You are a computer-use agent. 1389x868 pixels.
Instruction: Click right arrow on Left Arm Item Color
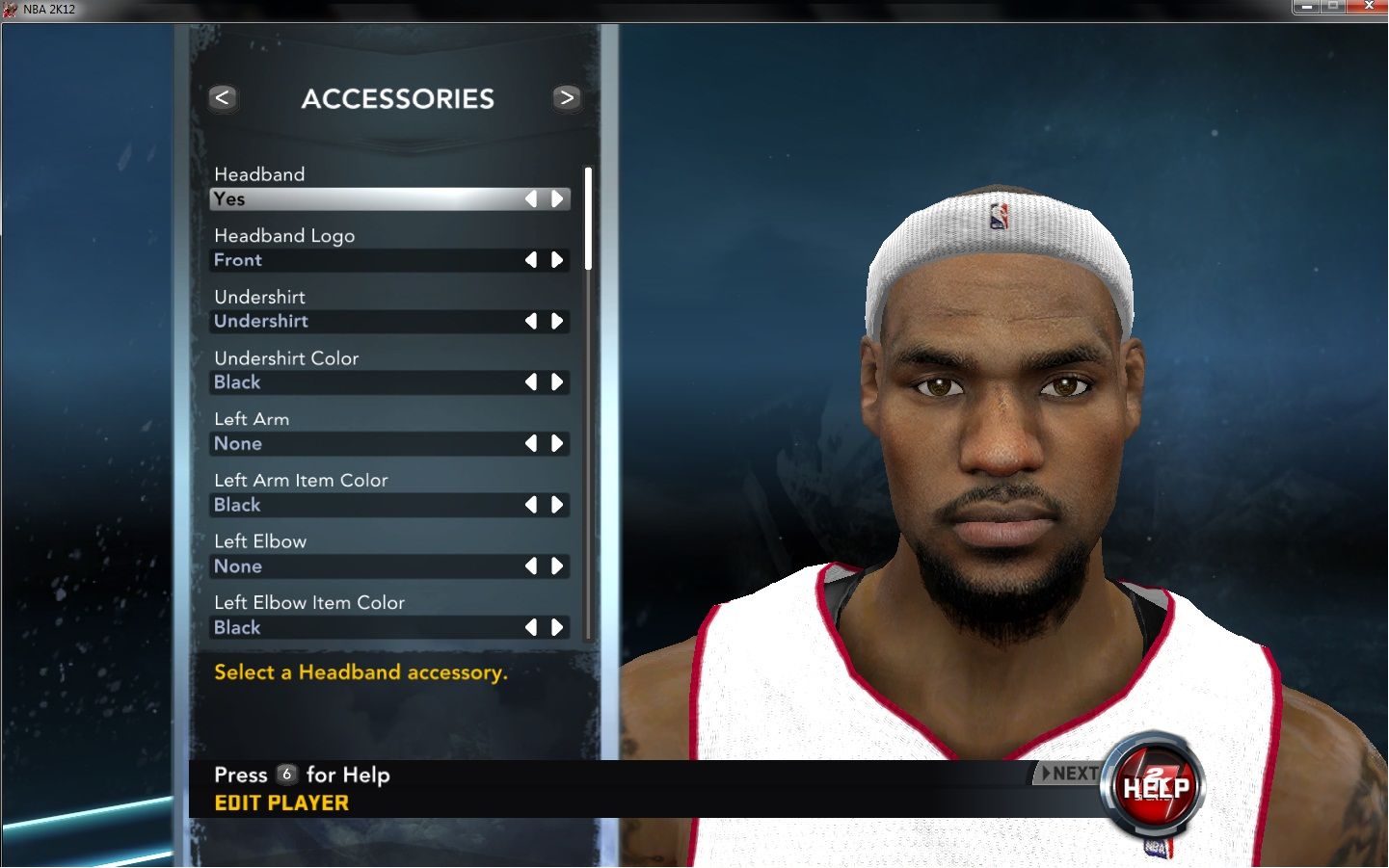tap(557, 505)
